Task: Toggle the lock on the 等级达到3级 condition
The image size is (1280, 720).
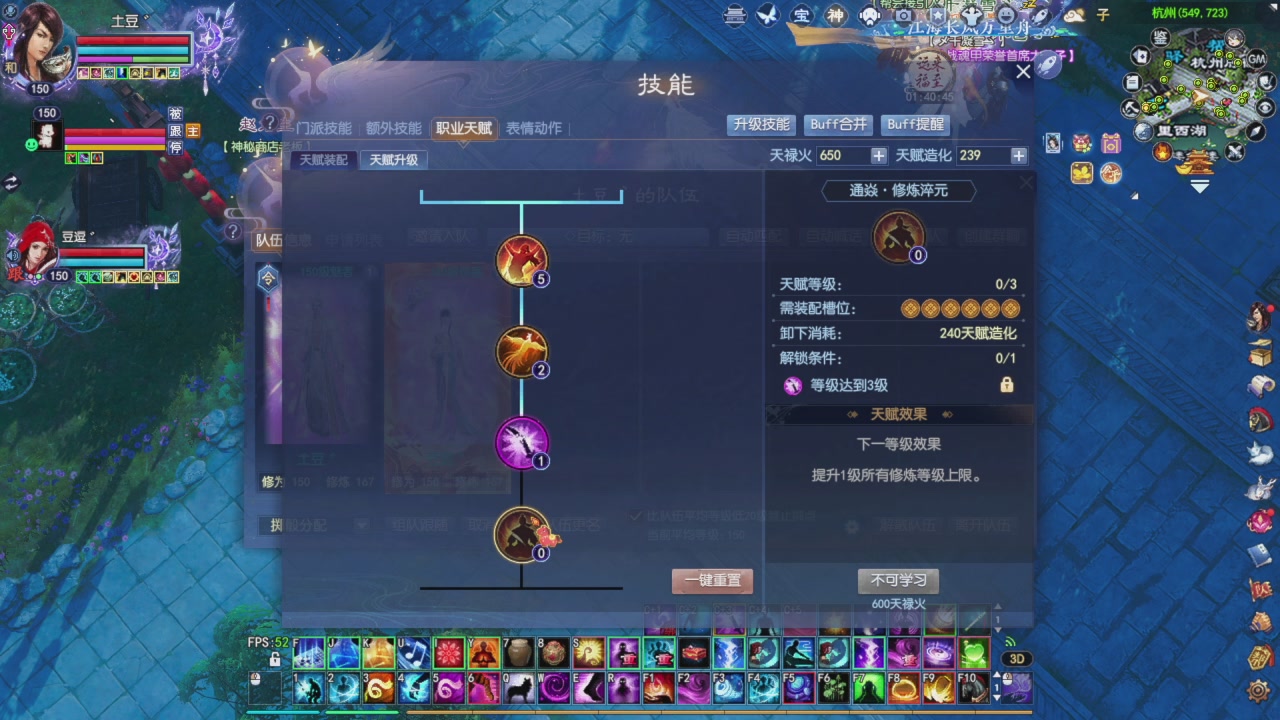Action: tap(1008, 385)
